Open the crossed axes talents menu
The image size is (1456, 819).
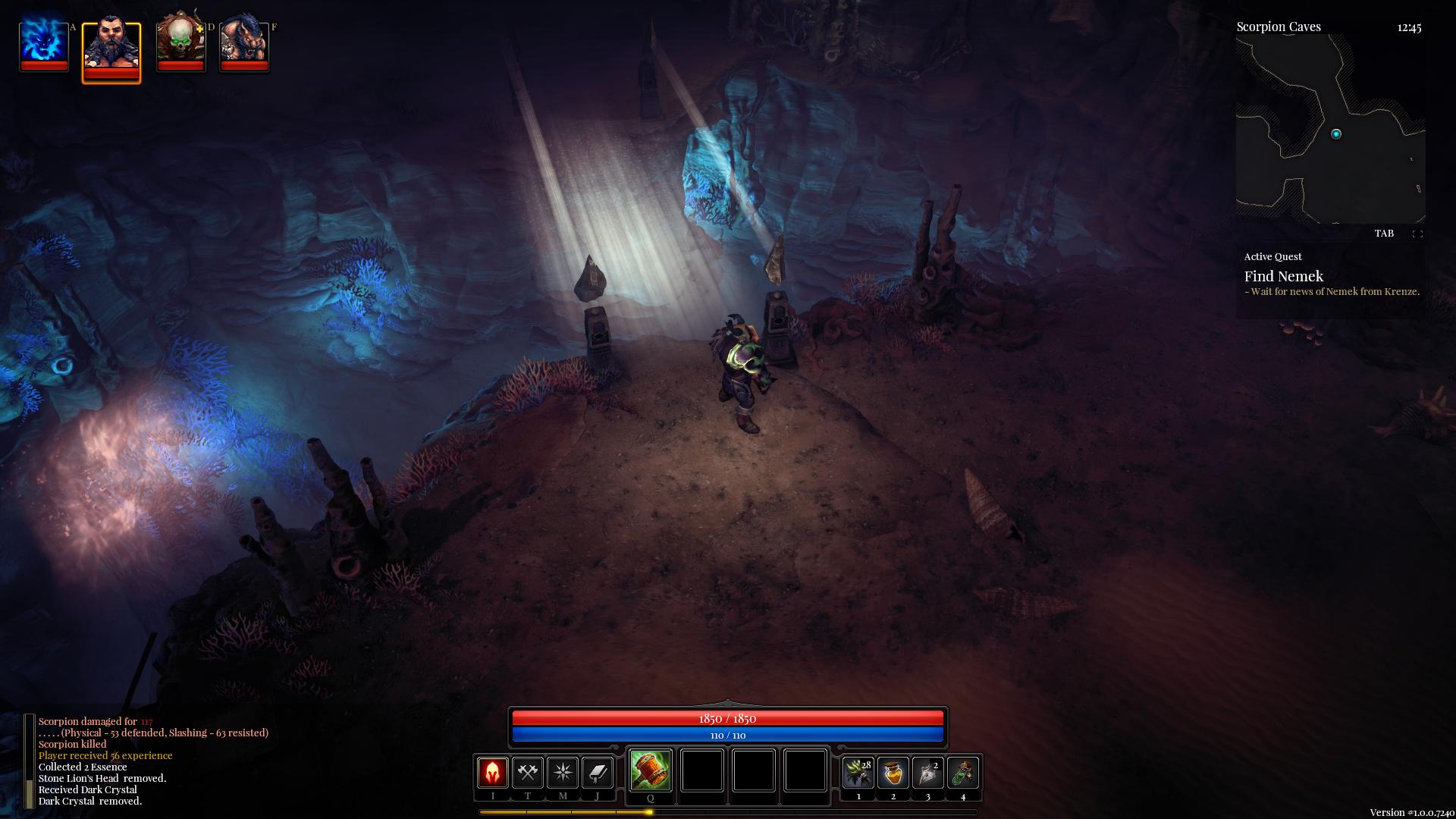pyautogui.click(x=528, y=773)
